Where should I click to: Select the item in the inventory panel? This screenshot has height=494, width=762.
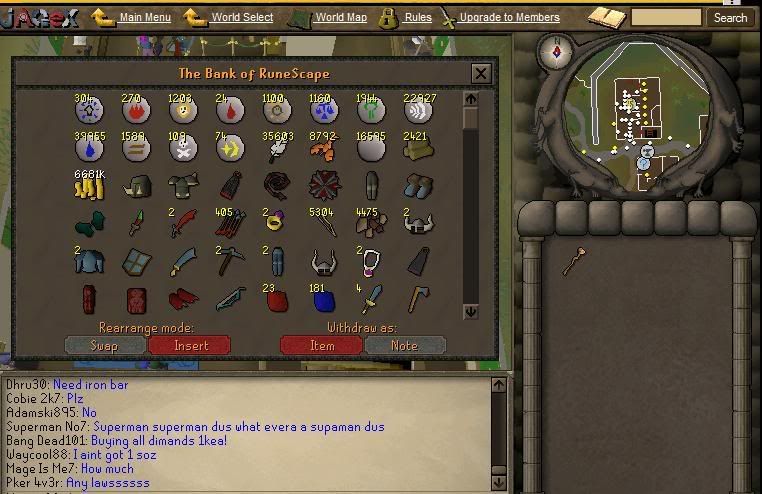tap(573, 259)
